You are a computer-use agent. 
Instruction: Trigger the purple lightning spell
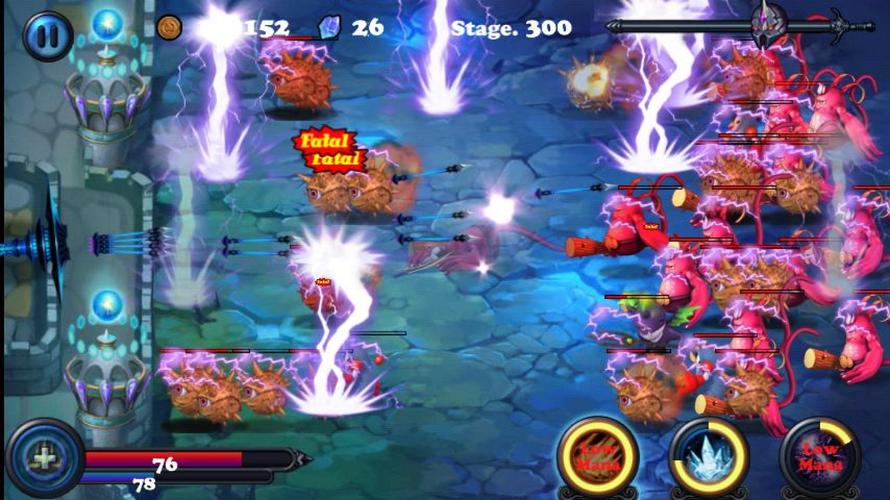pos(820,457)
